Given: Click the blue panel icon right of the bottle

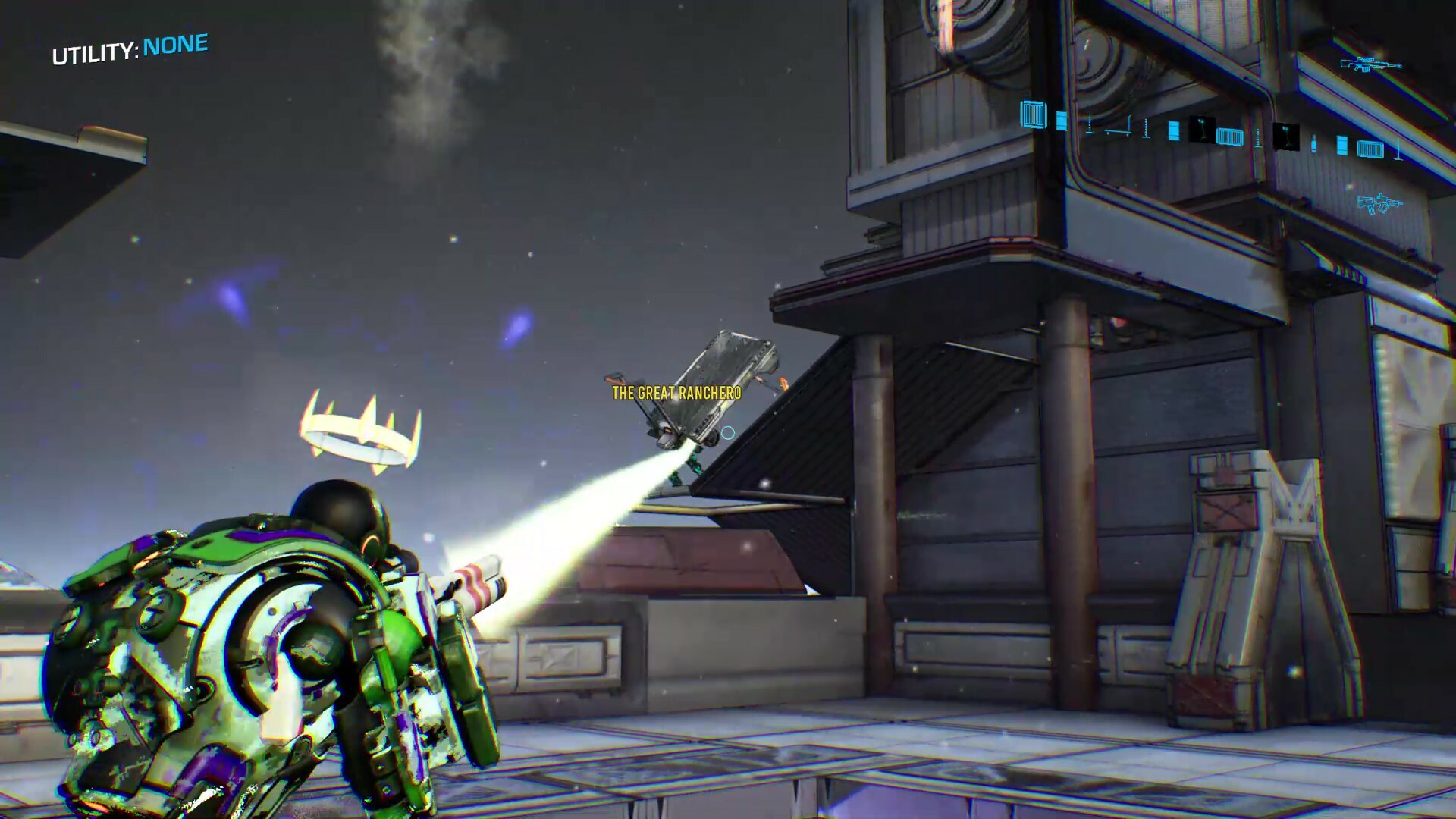Looking at the screenshot, I should (1342, 144).
